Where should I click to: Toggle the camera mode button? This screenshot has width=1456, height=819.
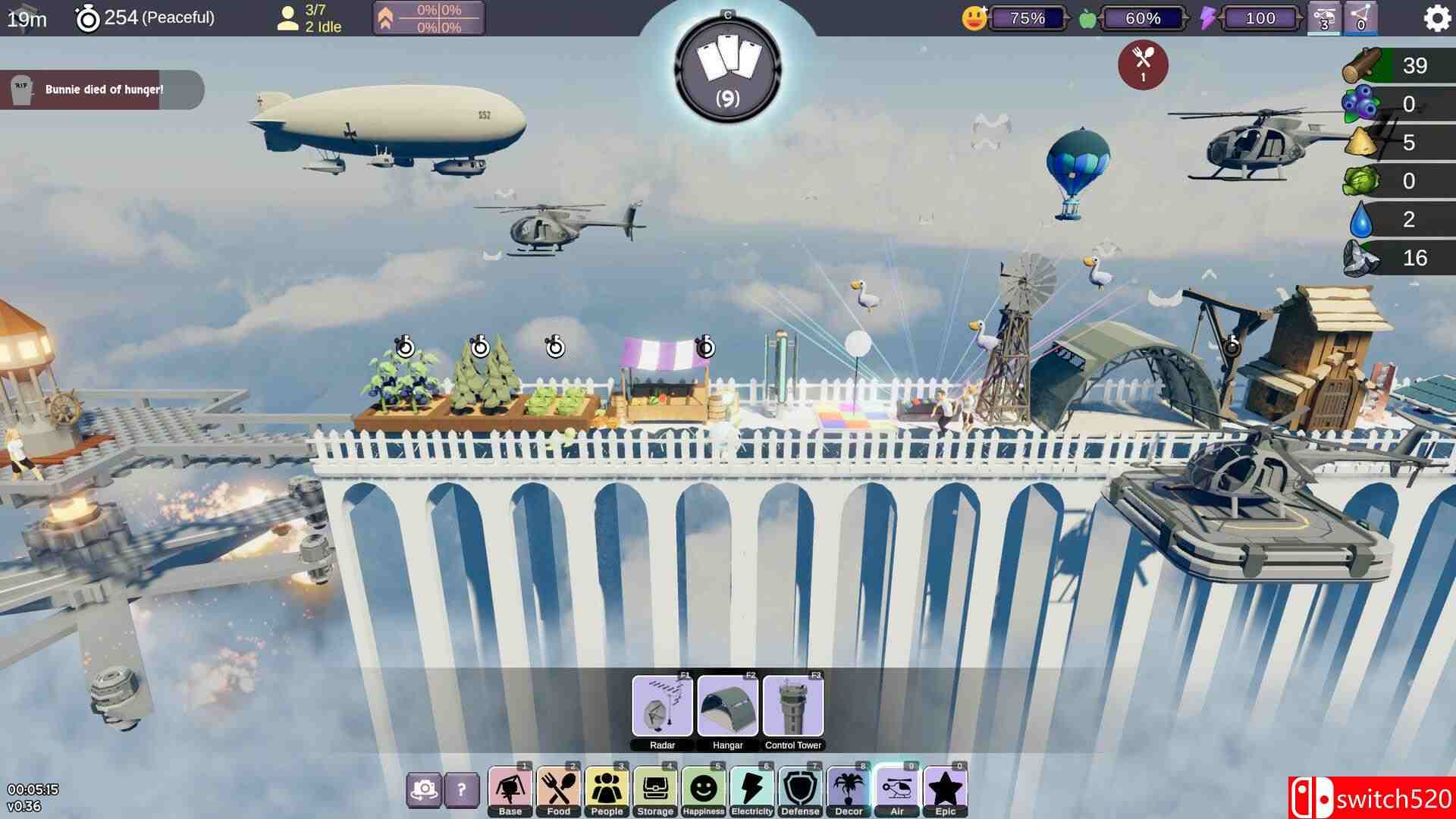coord(424,791)
